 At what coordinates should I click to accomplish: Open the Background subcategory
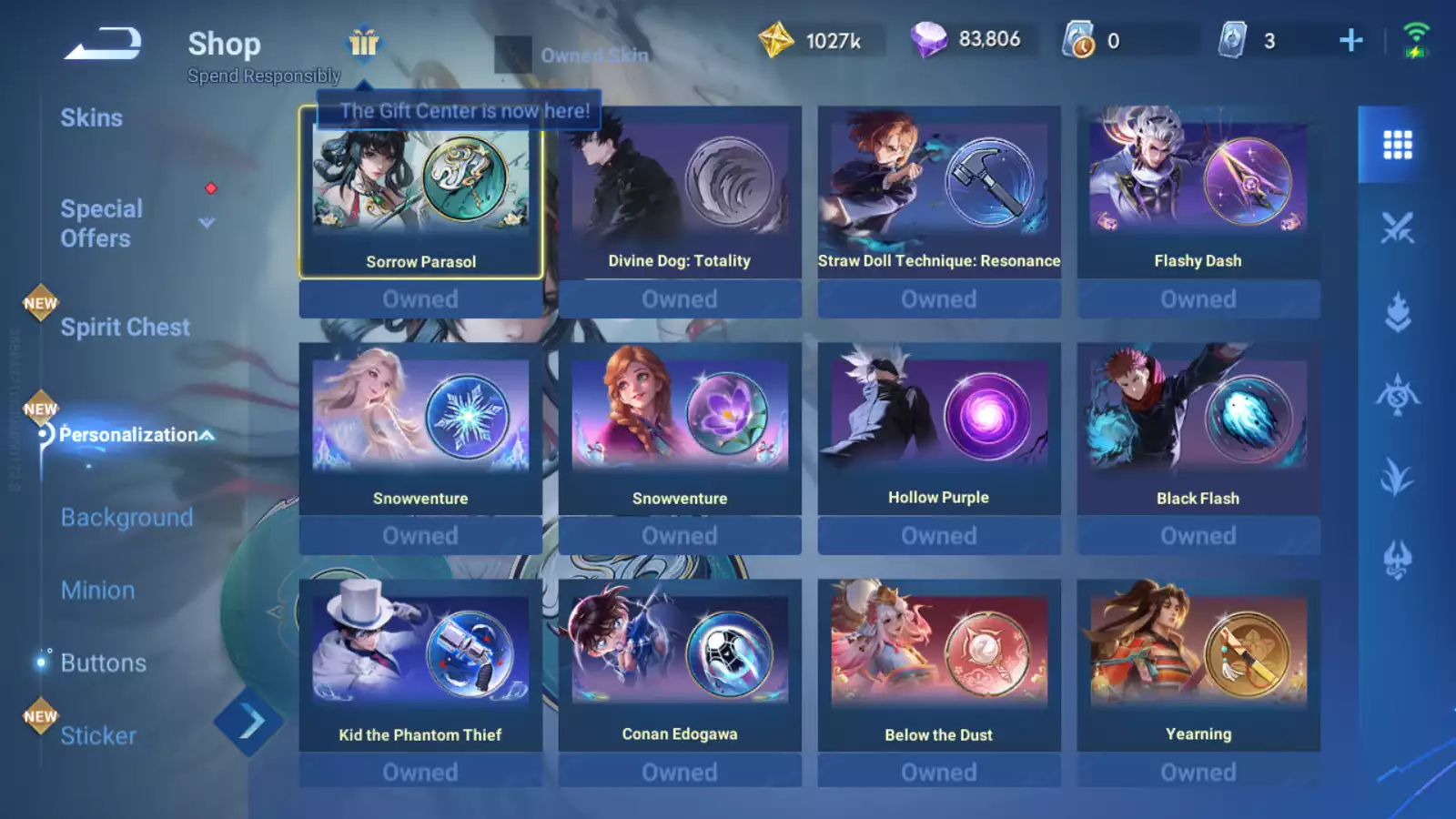126,518
